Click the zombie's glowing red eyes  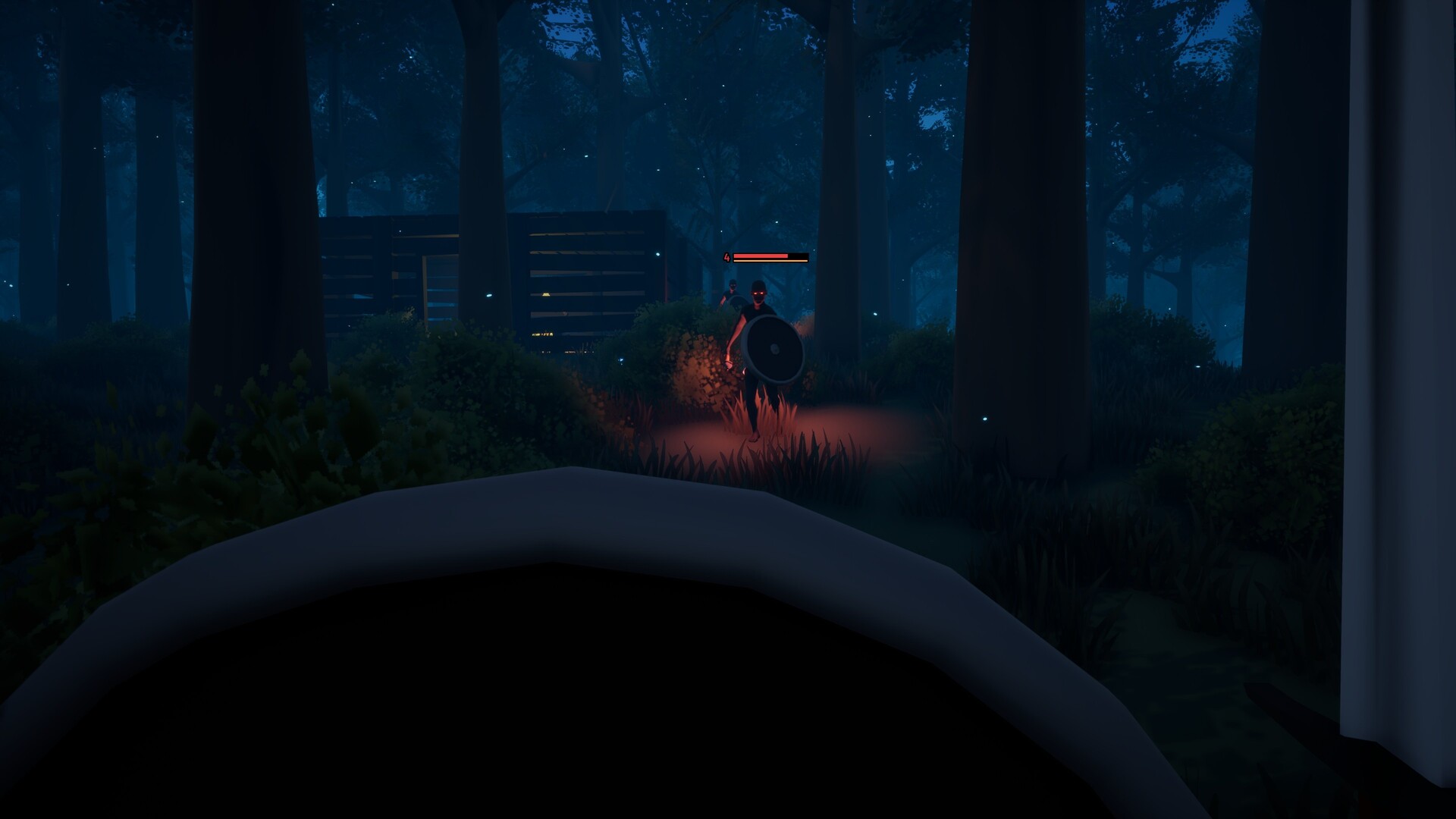(x=758, y=293)
